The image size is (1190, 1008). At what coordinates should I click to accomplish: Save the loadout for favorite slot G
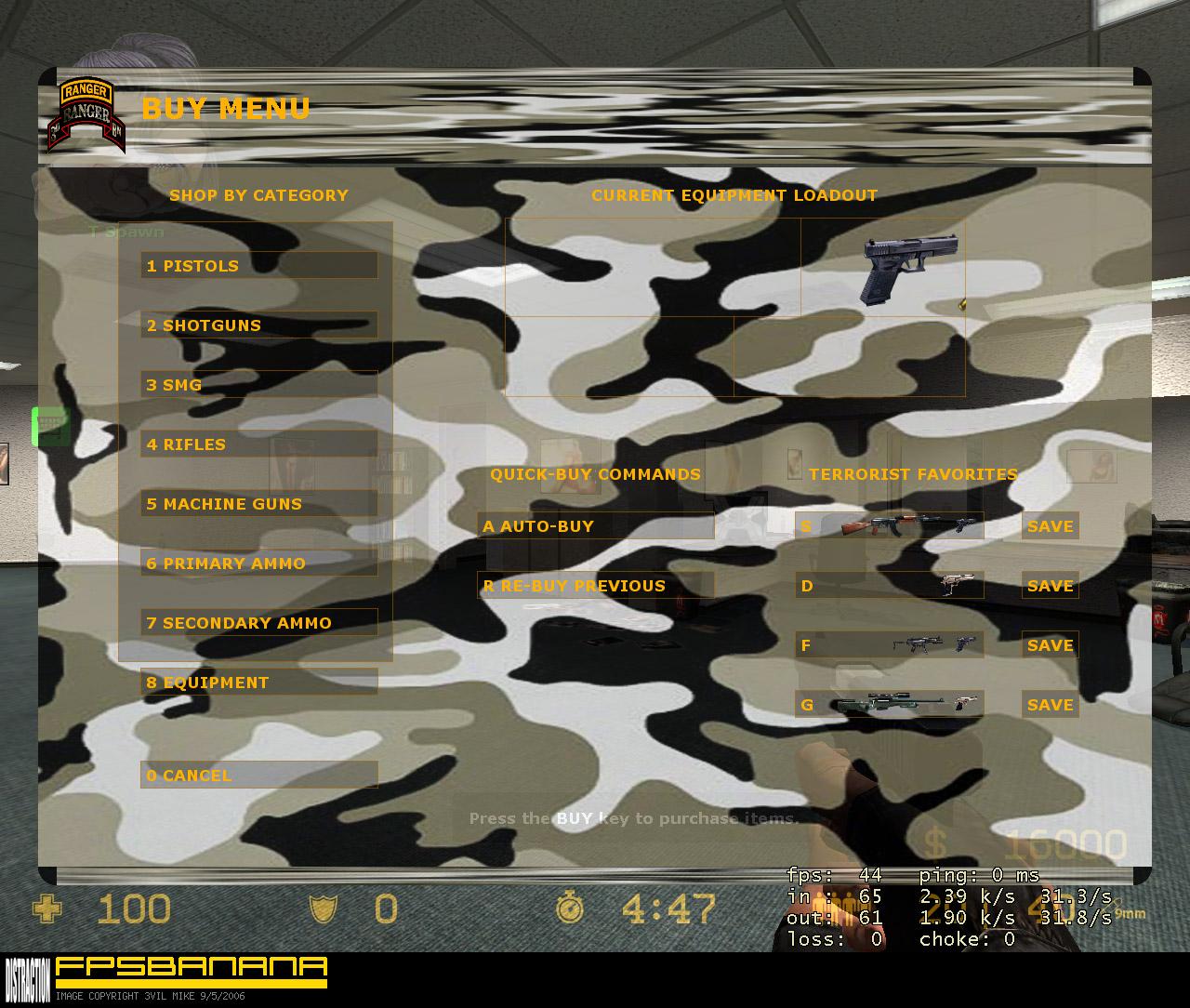(1049, 705)
